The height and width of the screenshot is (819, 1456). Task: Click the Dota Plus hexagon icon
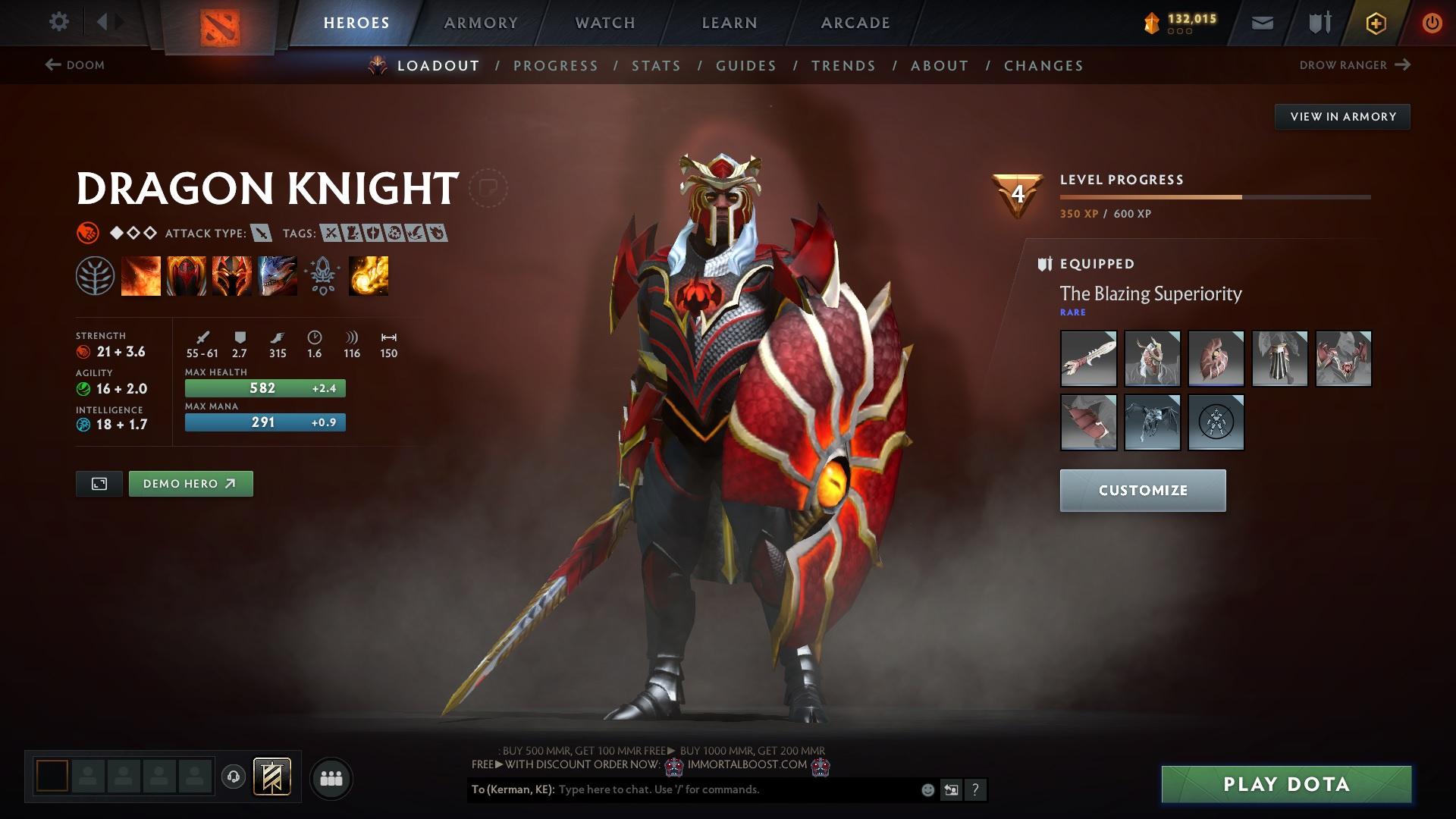pos(1375,23)
